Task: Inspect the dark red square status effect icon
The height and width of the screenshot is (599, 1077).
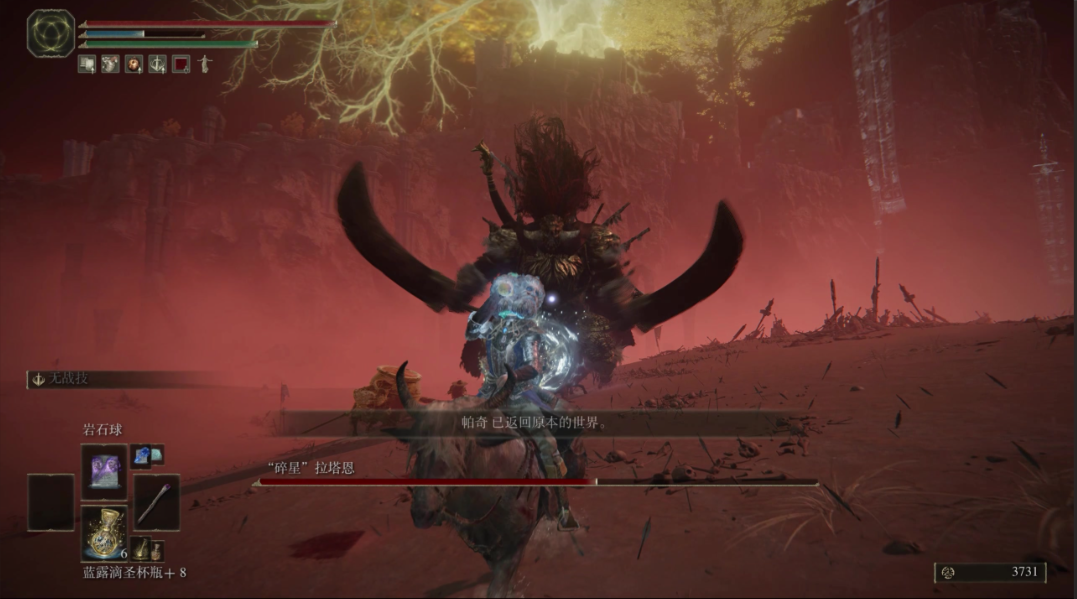Action: pos(181,64)
